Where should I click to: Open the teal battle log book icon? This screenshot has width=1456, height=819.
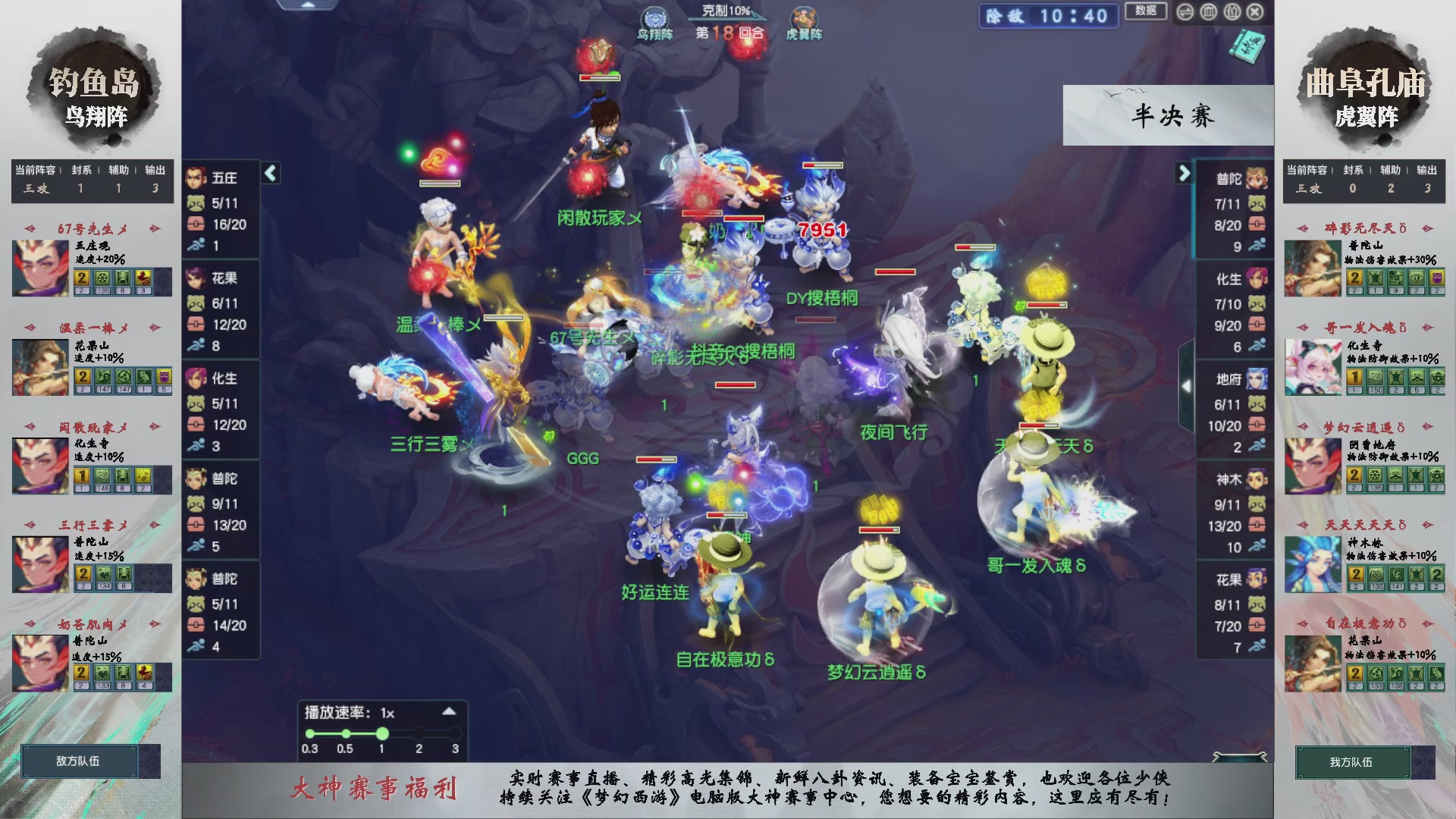click(1249, 47)
